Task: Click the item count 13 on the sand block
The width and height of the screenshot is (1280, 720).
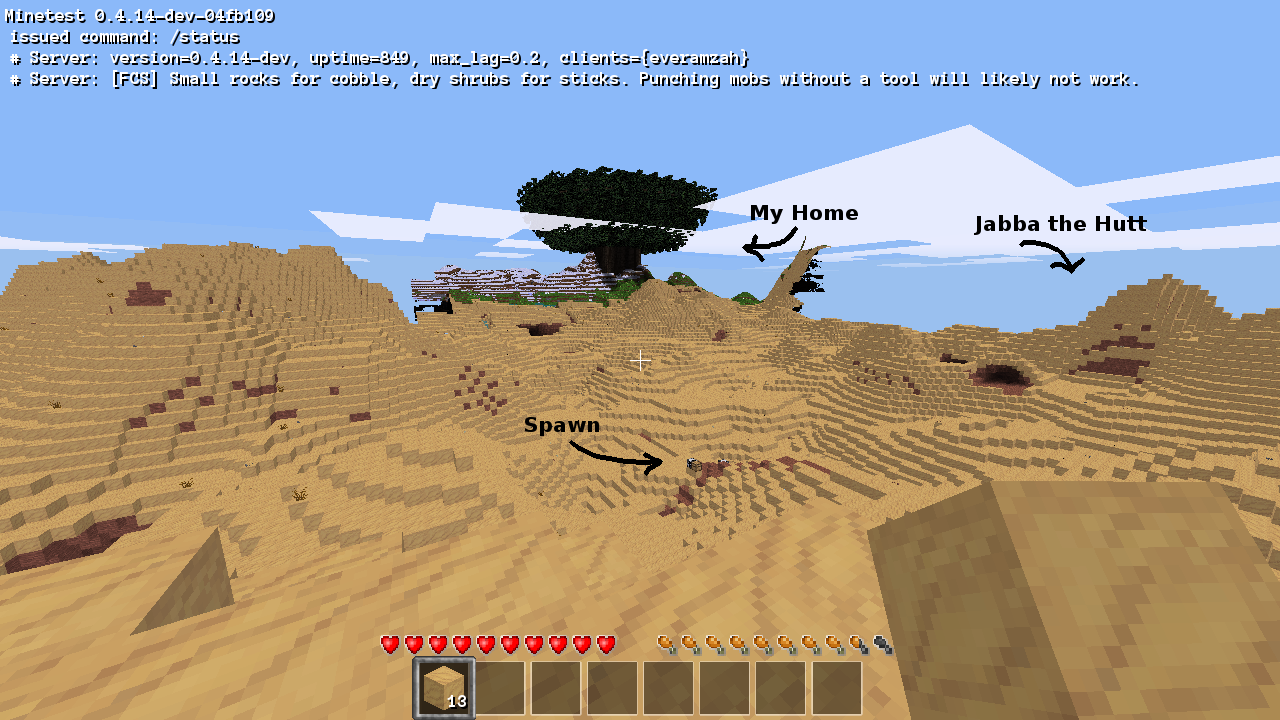Action: pyautogui.click(x=458, y=703)
